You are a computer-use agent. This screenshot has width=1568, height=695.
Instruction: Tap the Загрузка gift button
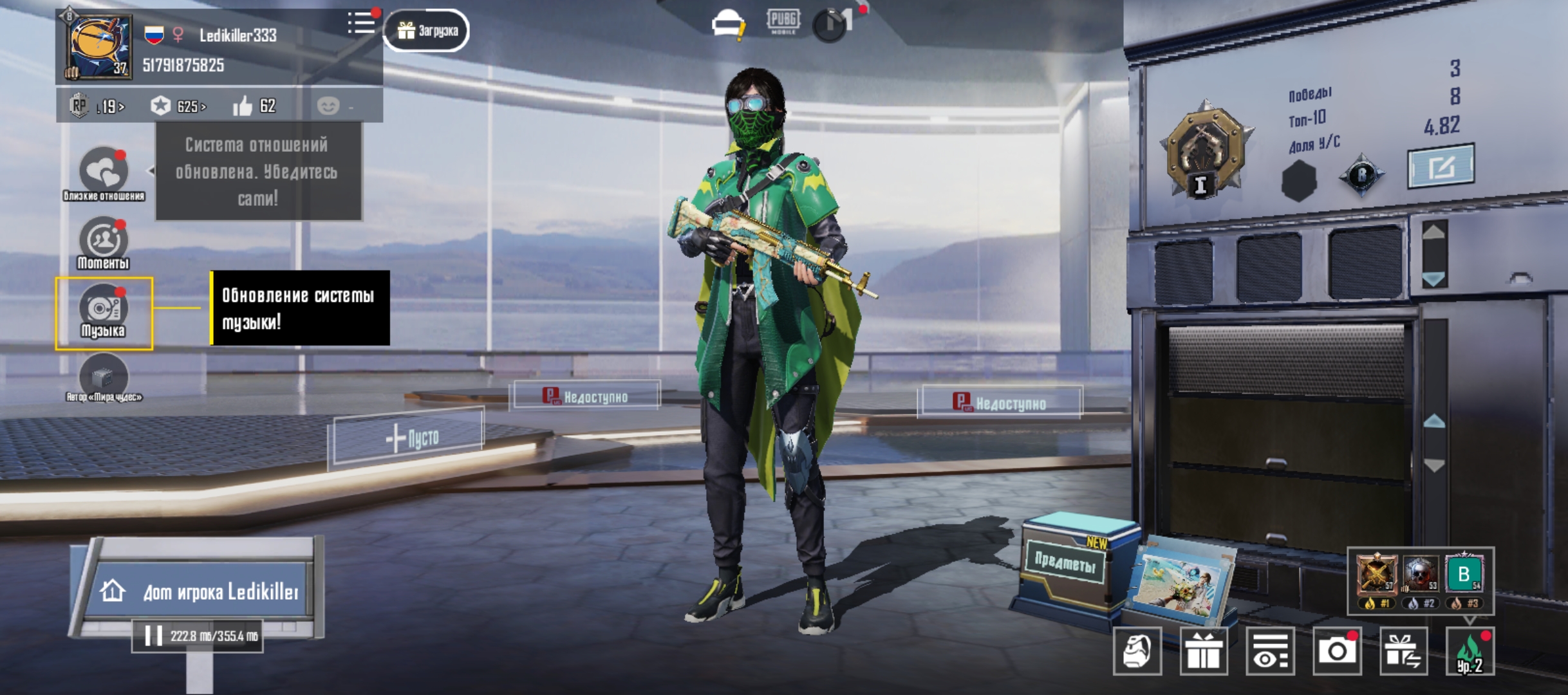tap(427, 30)
